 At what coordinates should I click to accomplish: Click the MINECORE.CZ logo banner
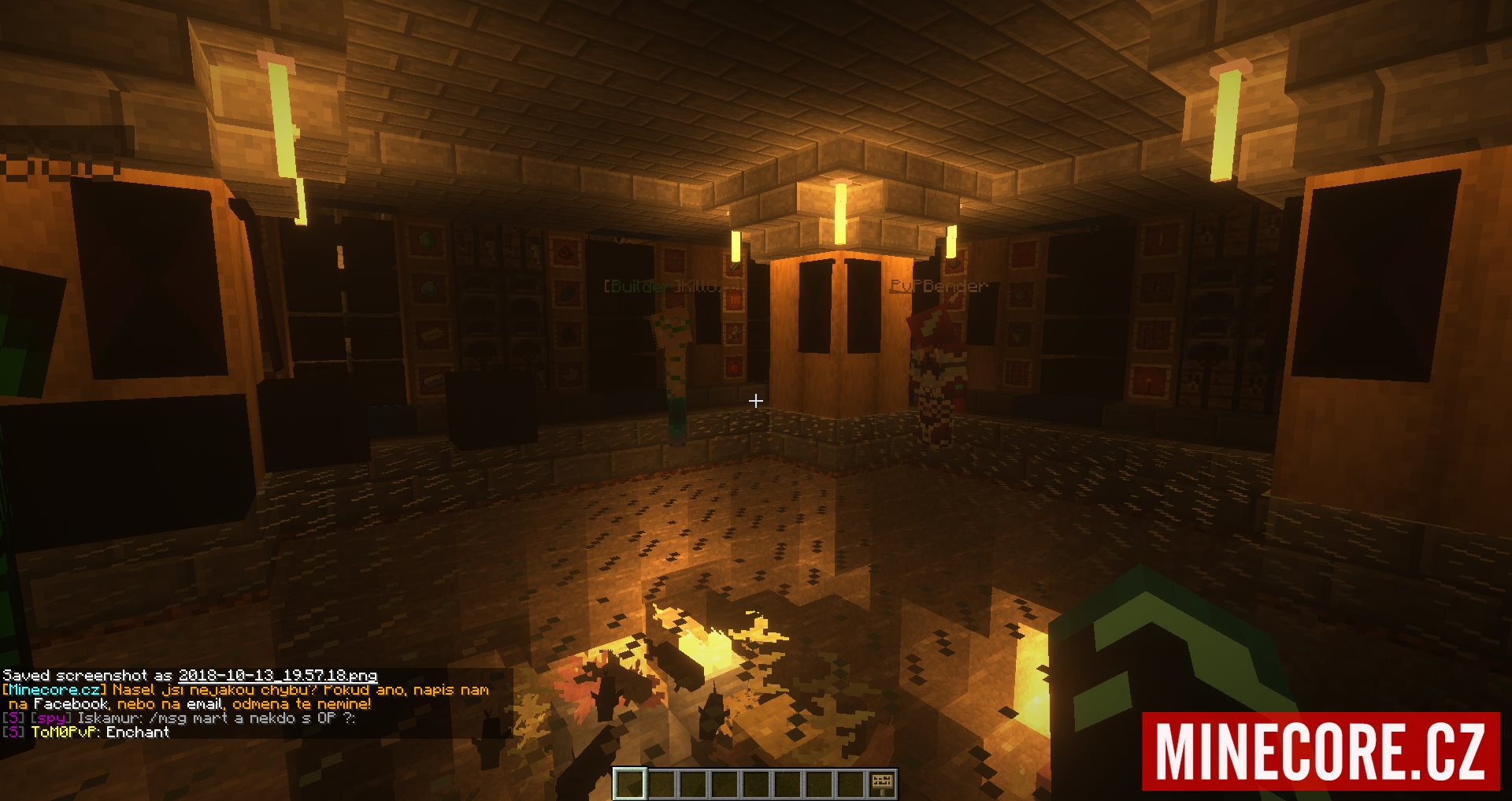(1321, 751)
